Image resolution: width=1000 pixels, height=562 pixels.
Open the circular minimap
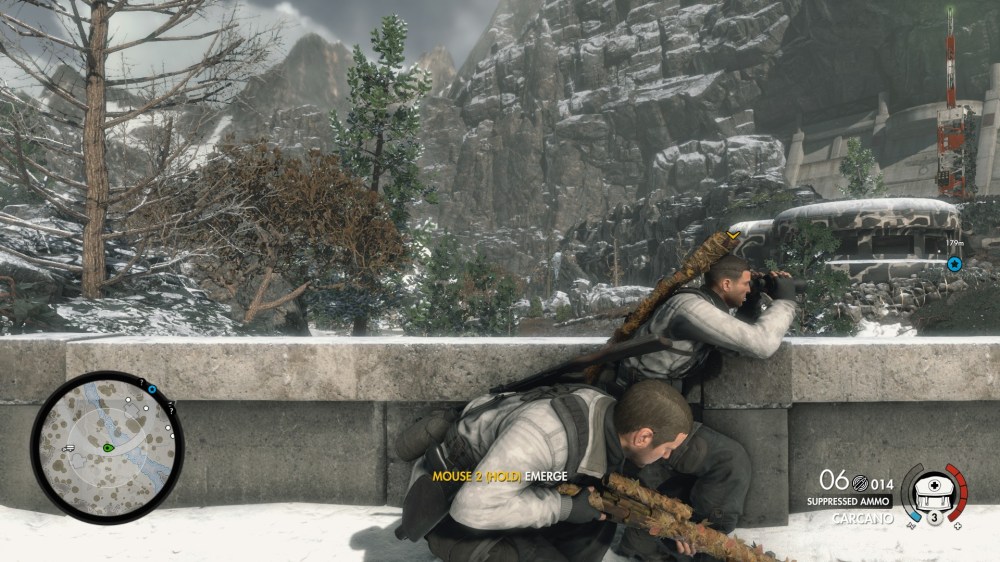(107, 447)
